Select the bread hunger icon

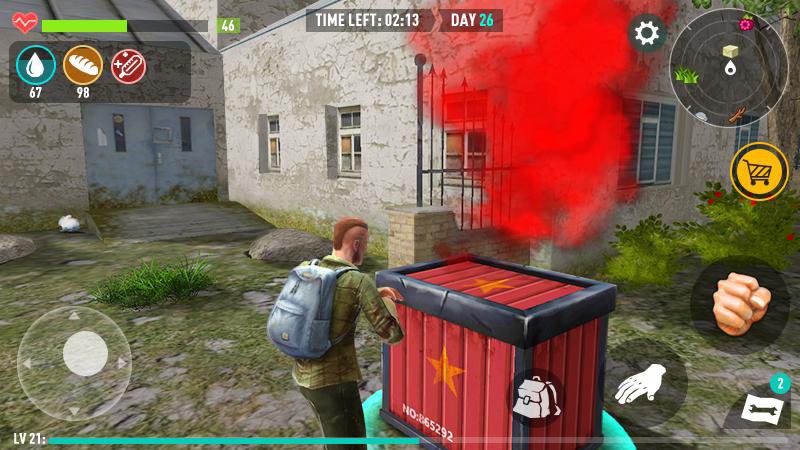coord(83,66)
